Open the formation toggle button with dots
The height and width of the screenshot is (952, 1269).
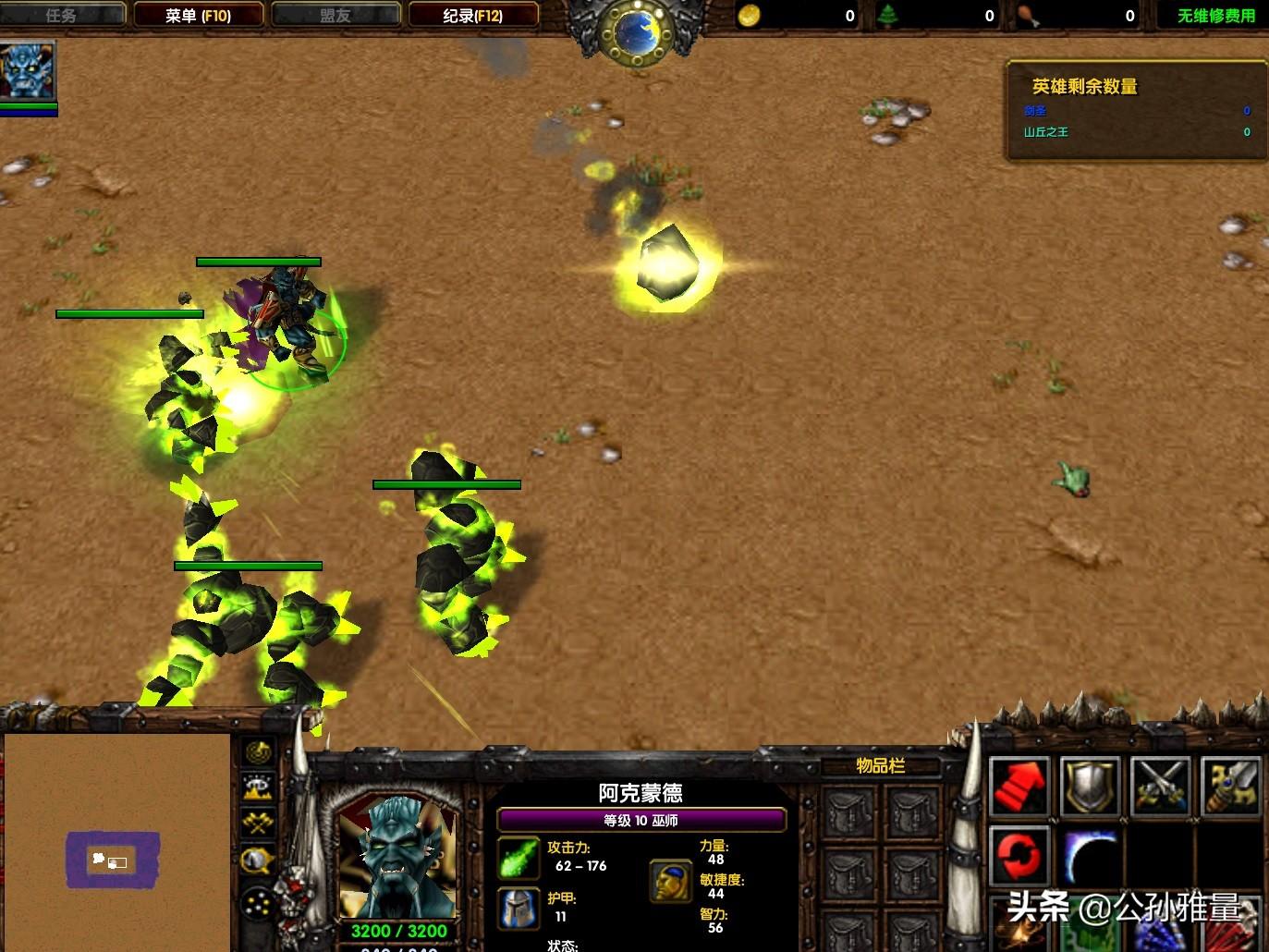pos(259,903)
